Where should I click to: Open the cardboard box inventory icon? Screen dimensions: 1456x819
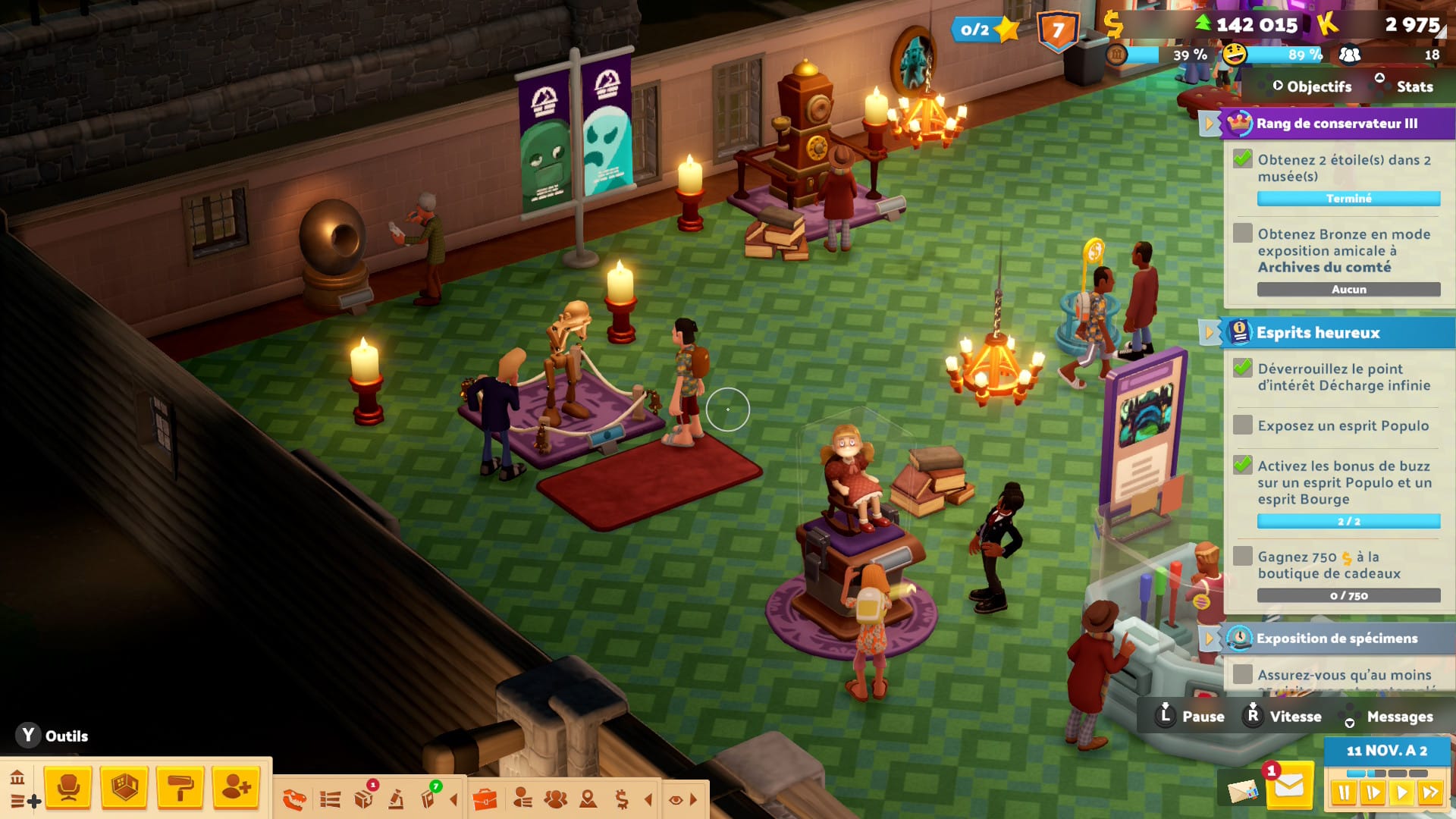point(364,799)
